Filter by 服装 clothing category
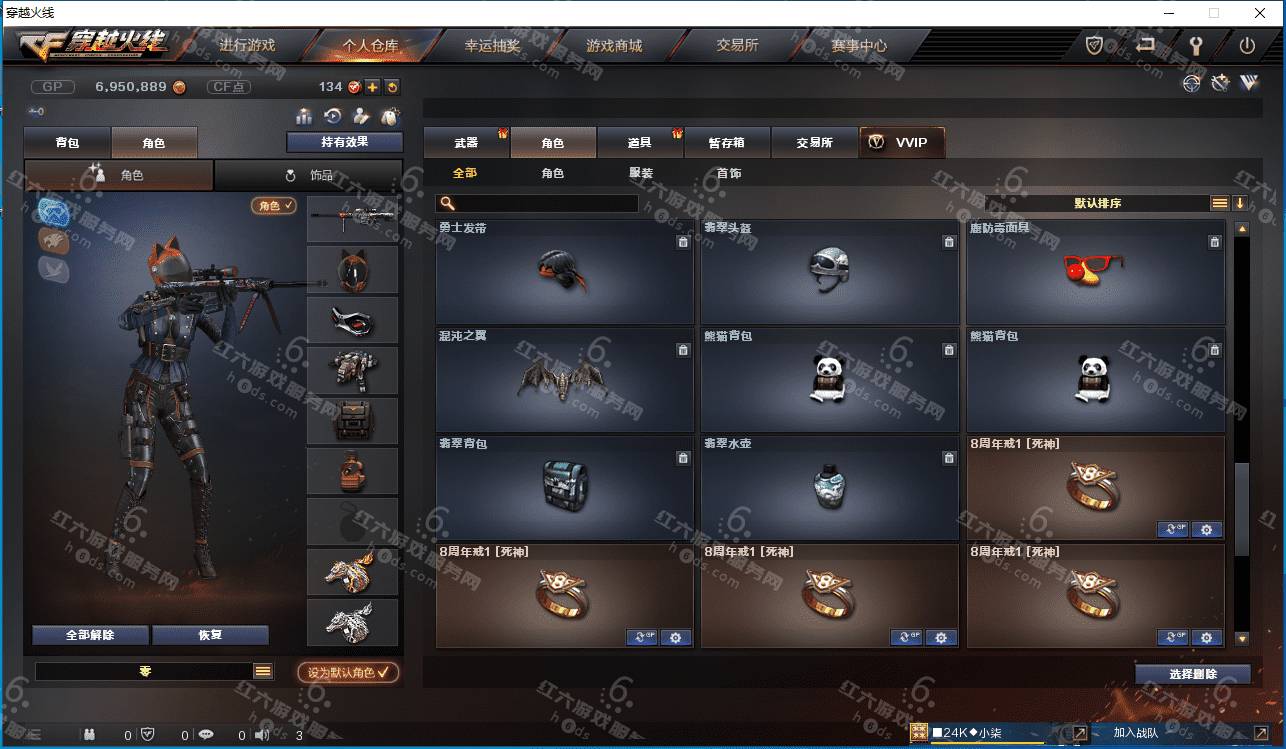The width and height of the screenshot is (1286, 749). pos(641,173)
